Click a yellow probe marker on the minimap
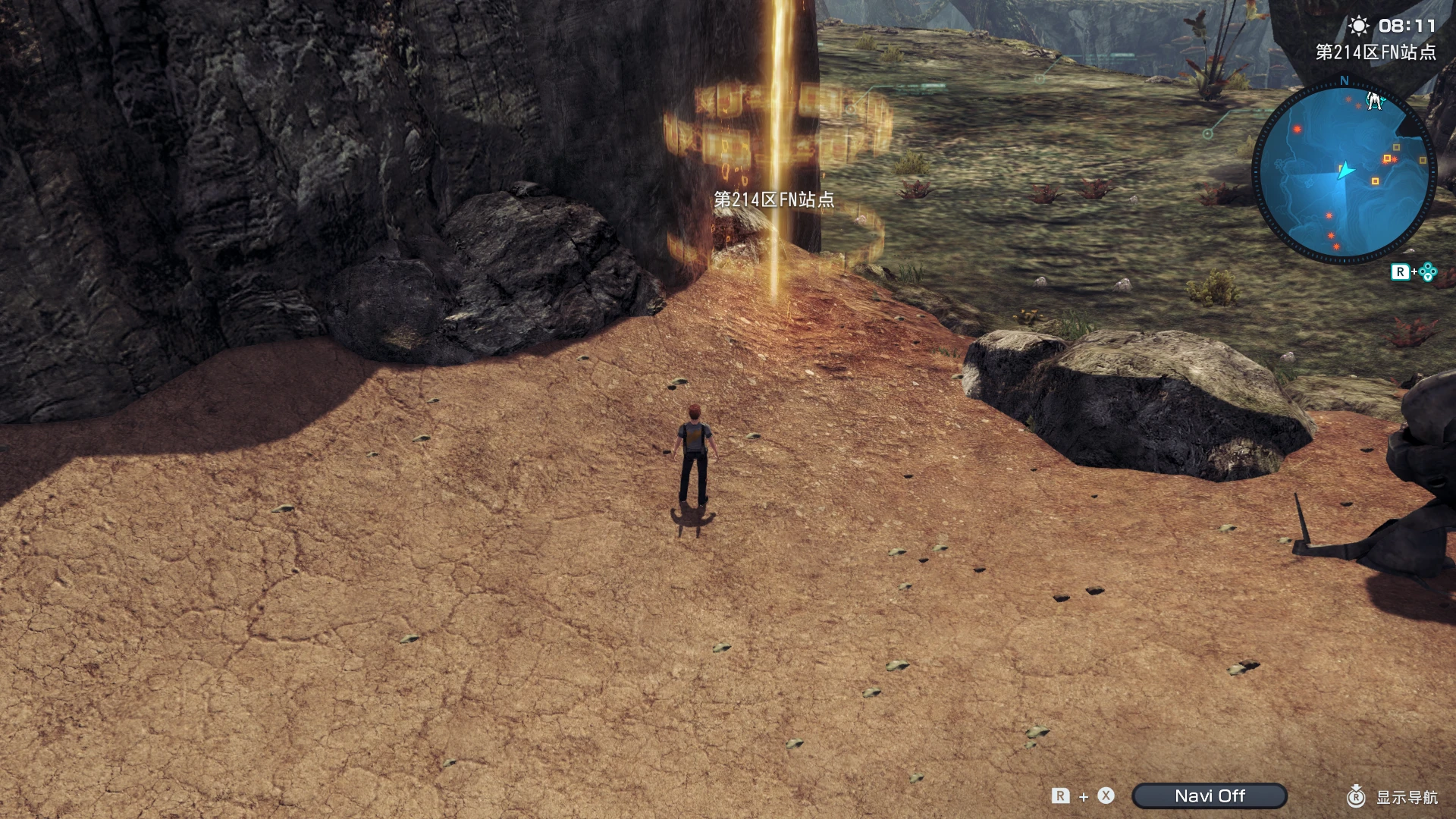 coord(1388,158)
